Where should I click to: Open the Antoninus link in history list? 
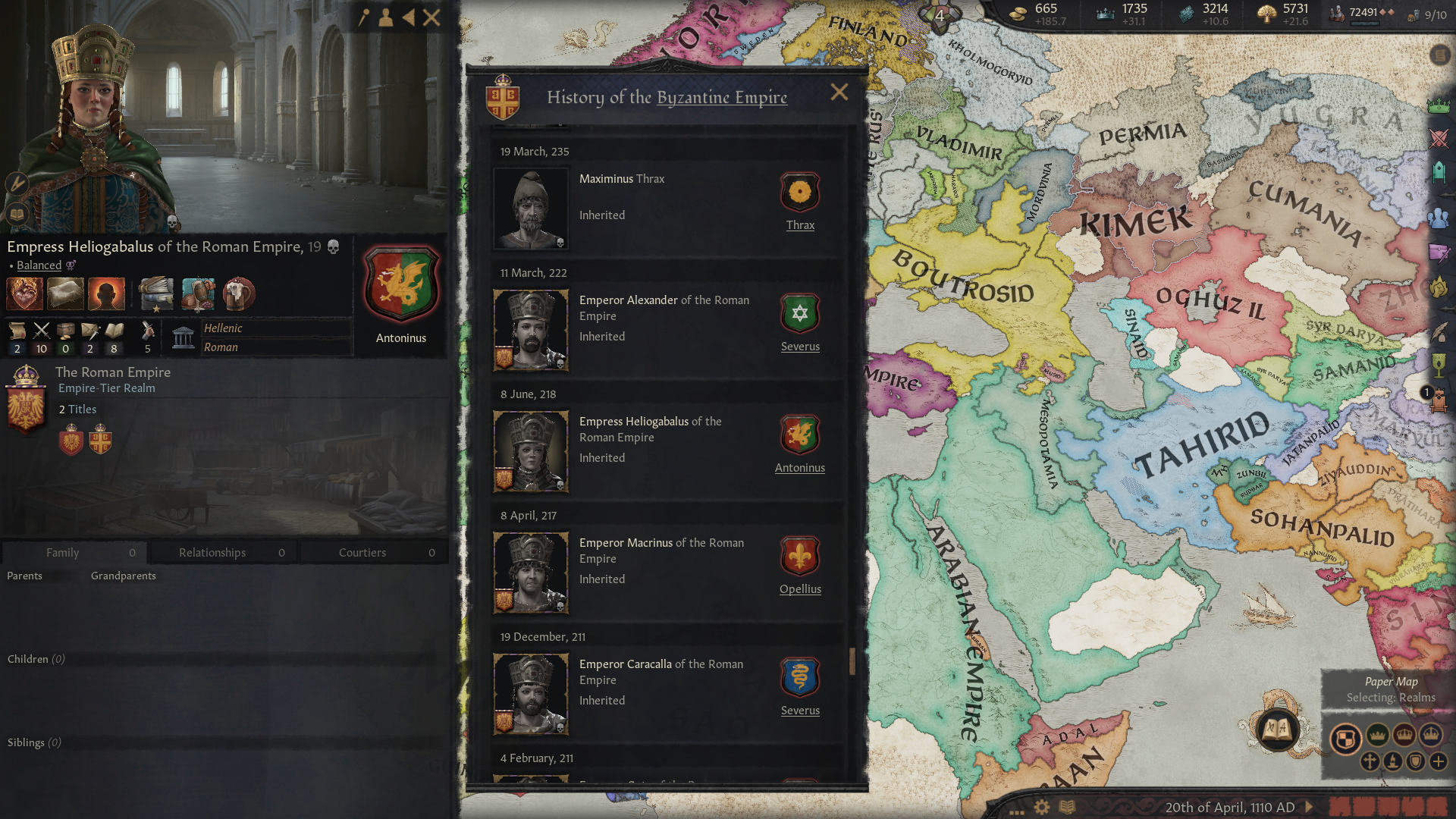point(799,468)
